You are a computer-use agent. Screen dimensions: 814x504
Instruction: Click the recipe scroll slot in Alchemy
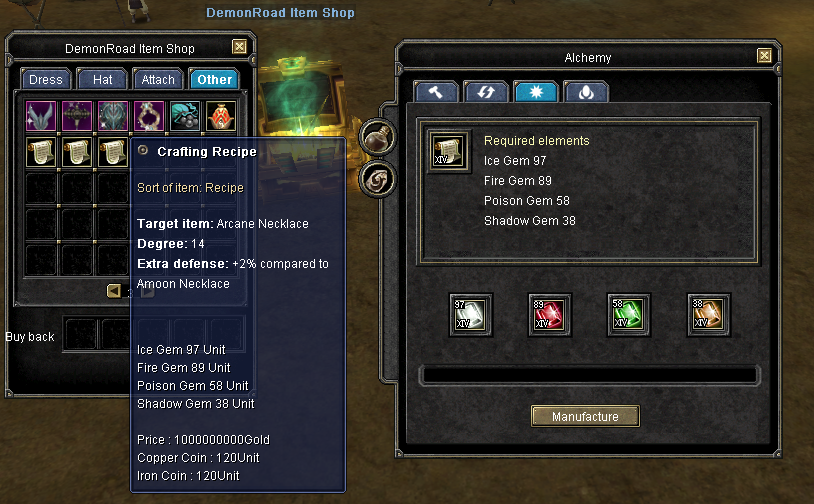pyautogui.click(x=447, y=152)
